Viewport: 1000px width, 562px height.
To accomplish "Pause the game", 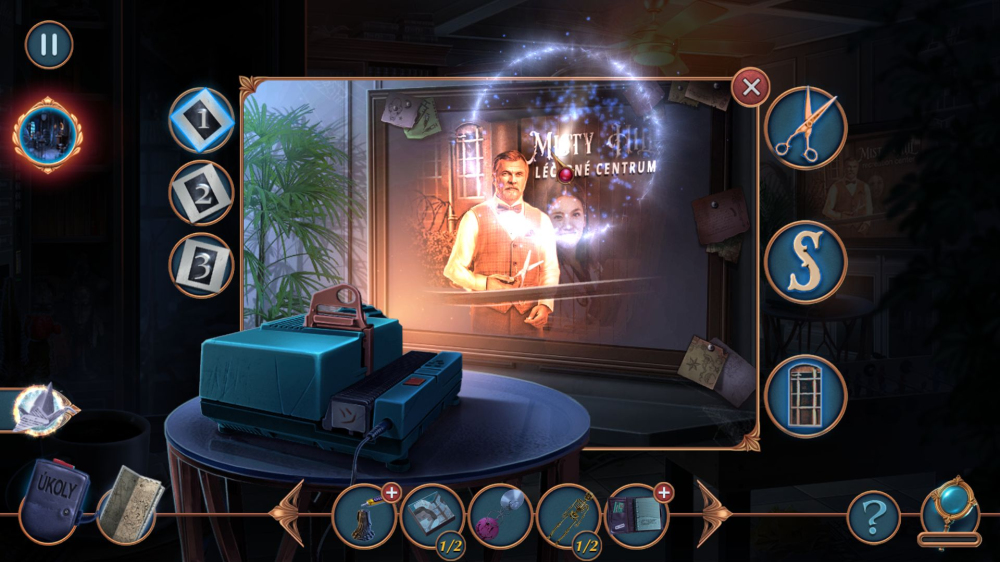I will pyautogui.click(x=48, y=45).
